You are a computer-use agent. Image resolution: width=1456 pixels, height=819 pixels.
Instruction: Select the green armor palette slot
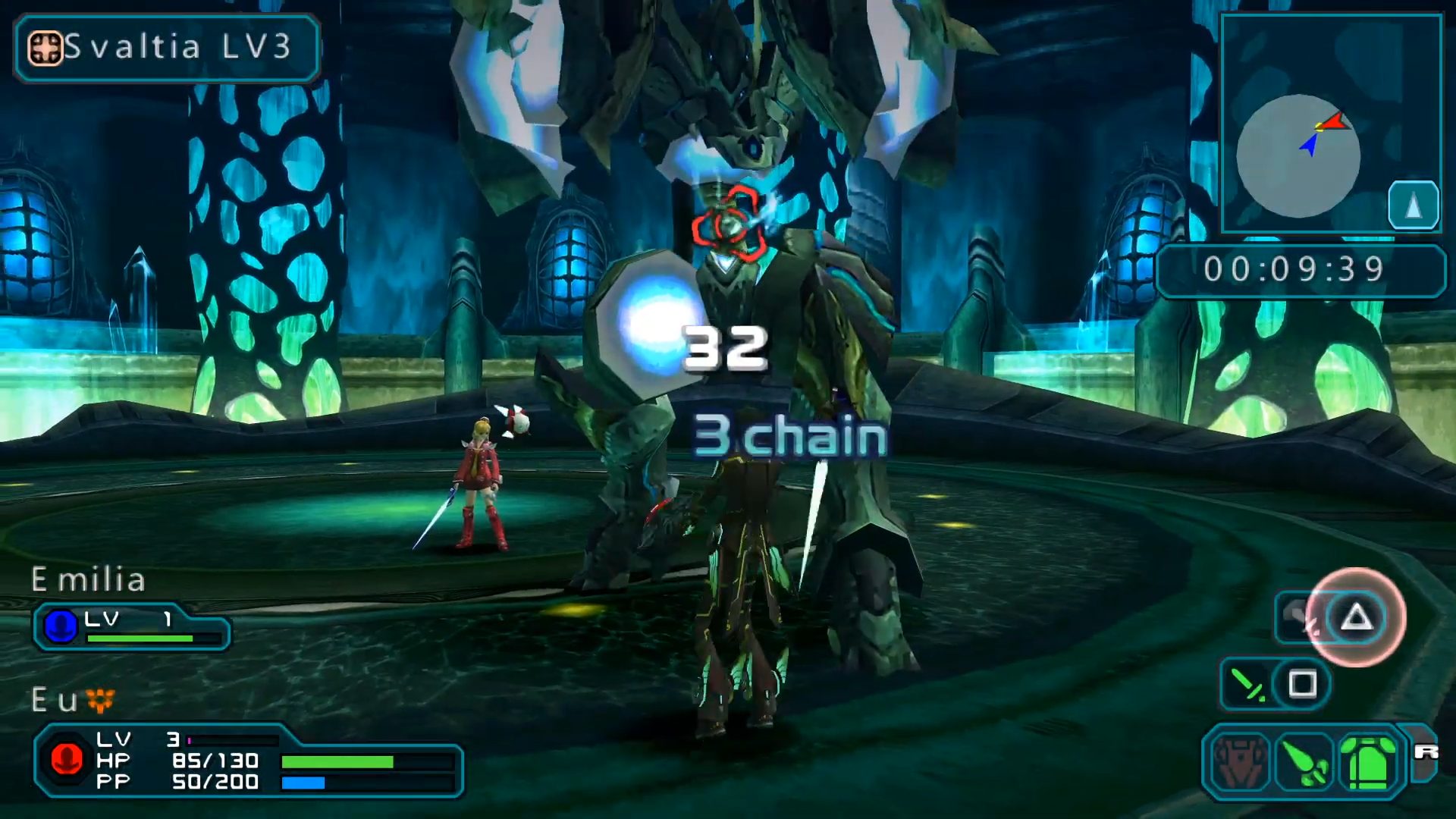coord(1369,761)
